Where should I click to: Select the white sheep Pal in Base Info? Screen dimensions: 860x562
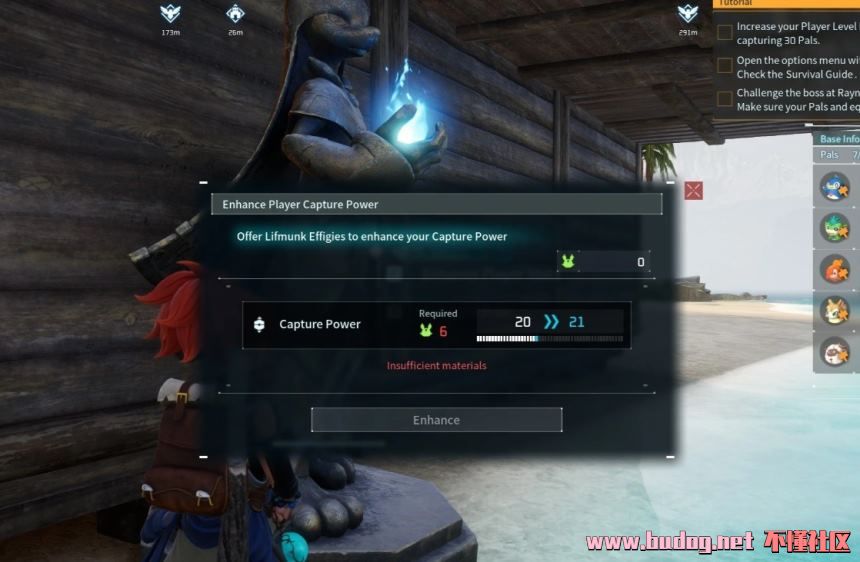tap(835, 352)
